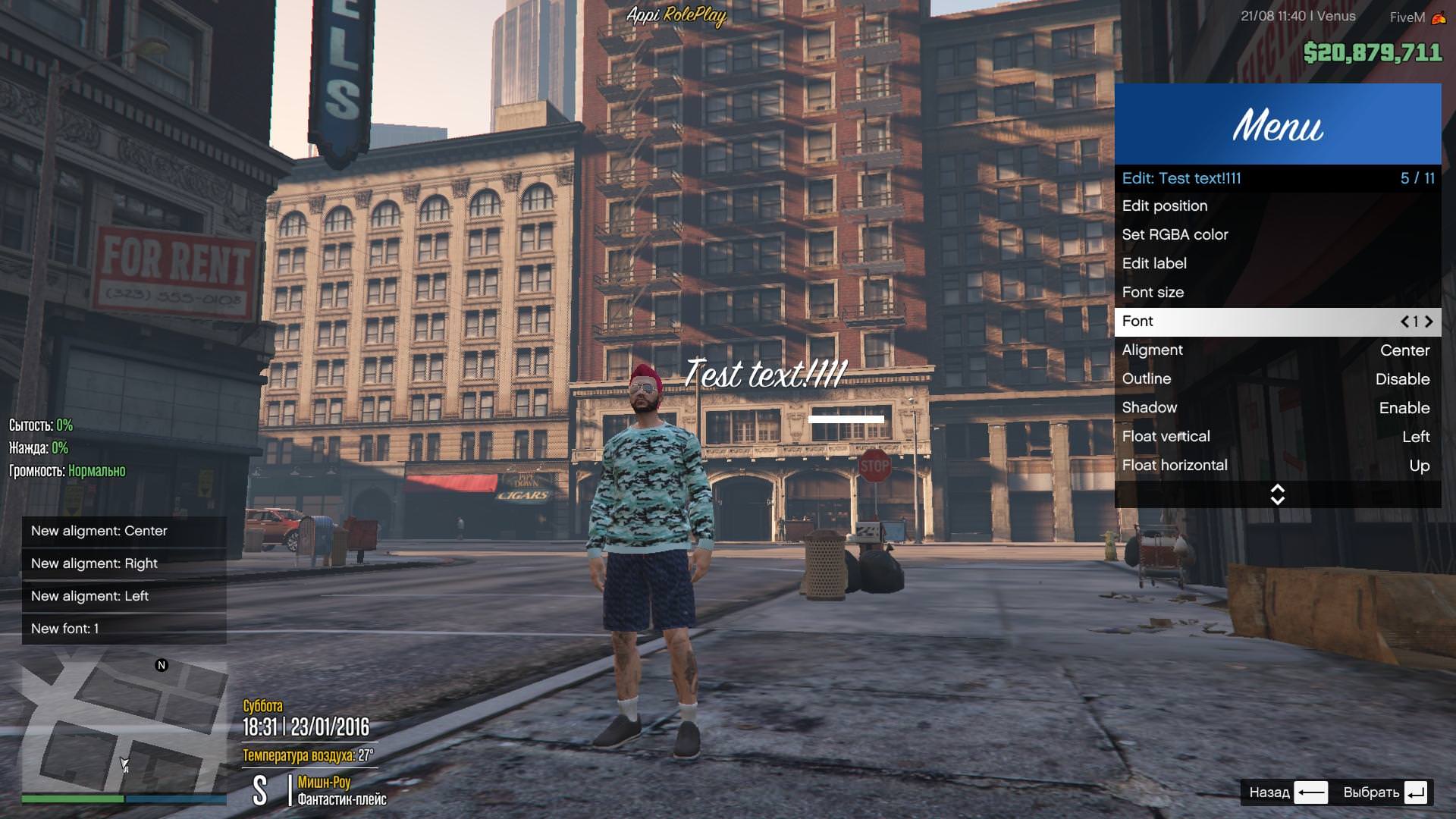Click the Font right arrow
Image resolution: width=1456 pixels, height=819 pixels.
coord(1429,322)
